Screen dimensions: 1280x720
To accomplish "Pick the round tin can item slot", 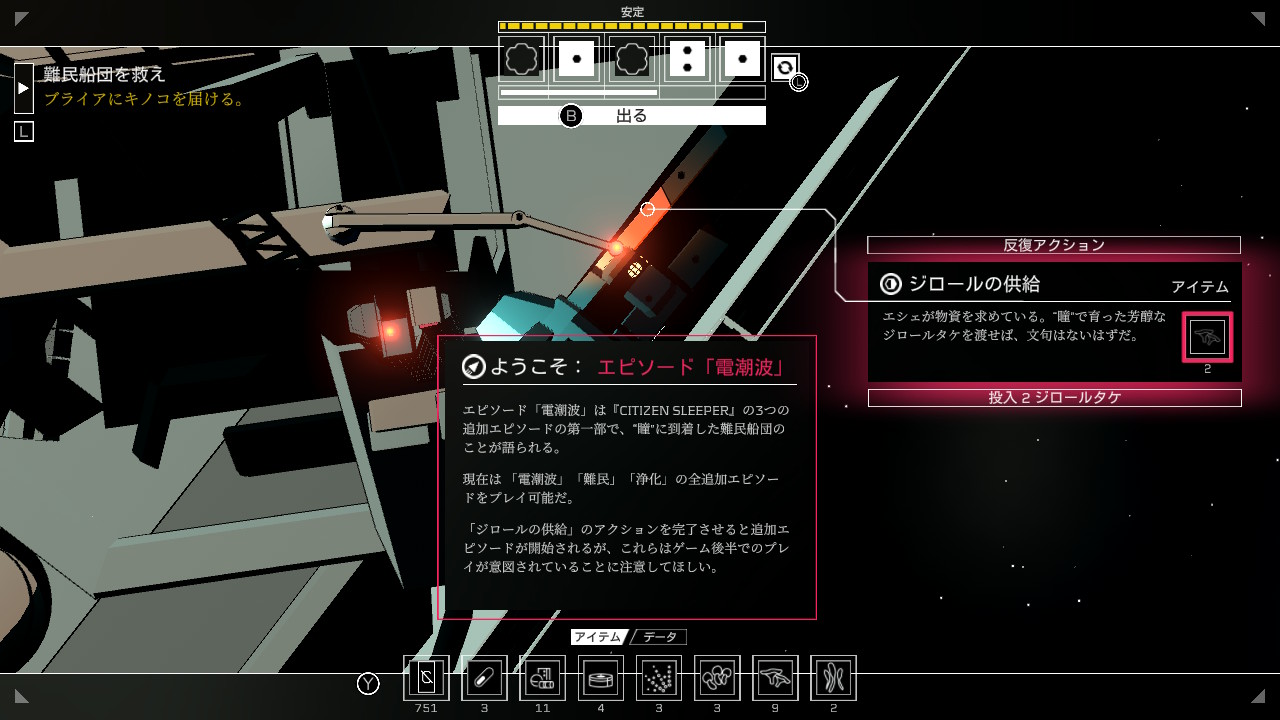I will pos(601,679).
